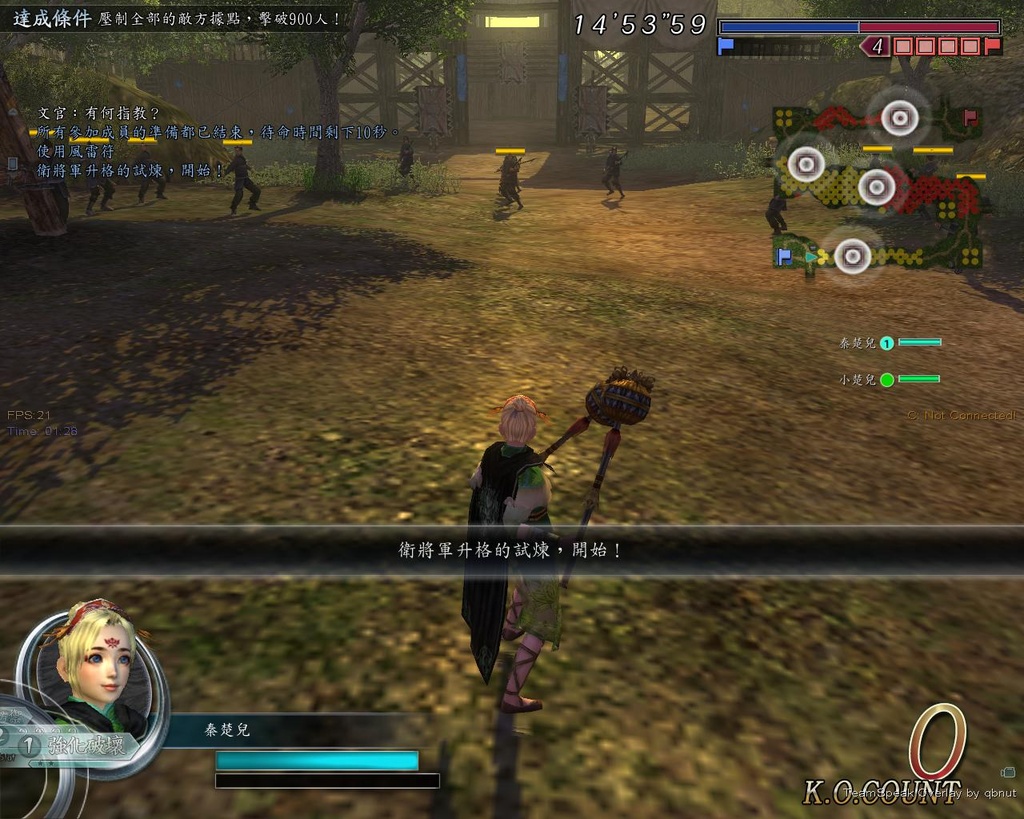Select the 強化破壞 item slot
The image size is (1024, 819).
82,745
